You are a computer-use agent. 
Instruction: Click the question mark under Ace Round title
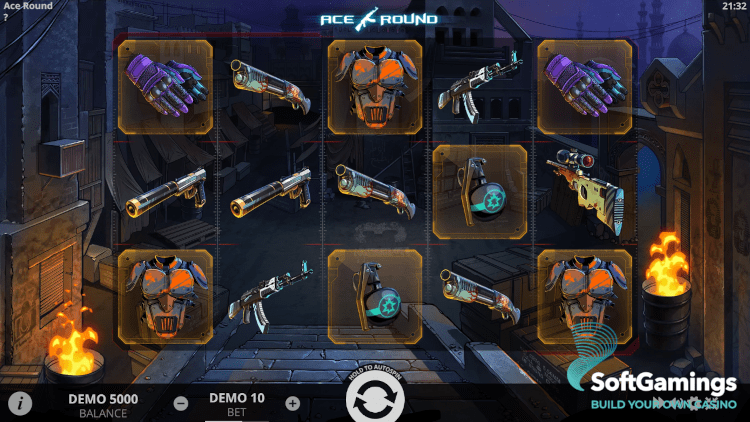point(5,17)
